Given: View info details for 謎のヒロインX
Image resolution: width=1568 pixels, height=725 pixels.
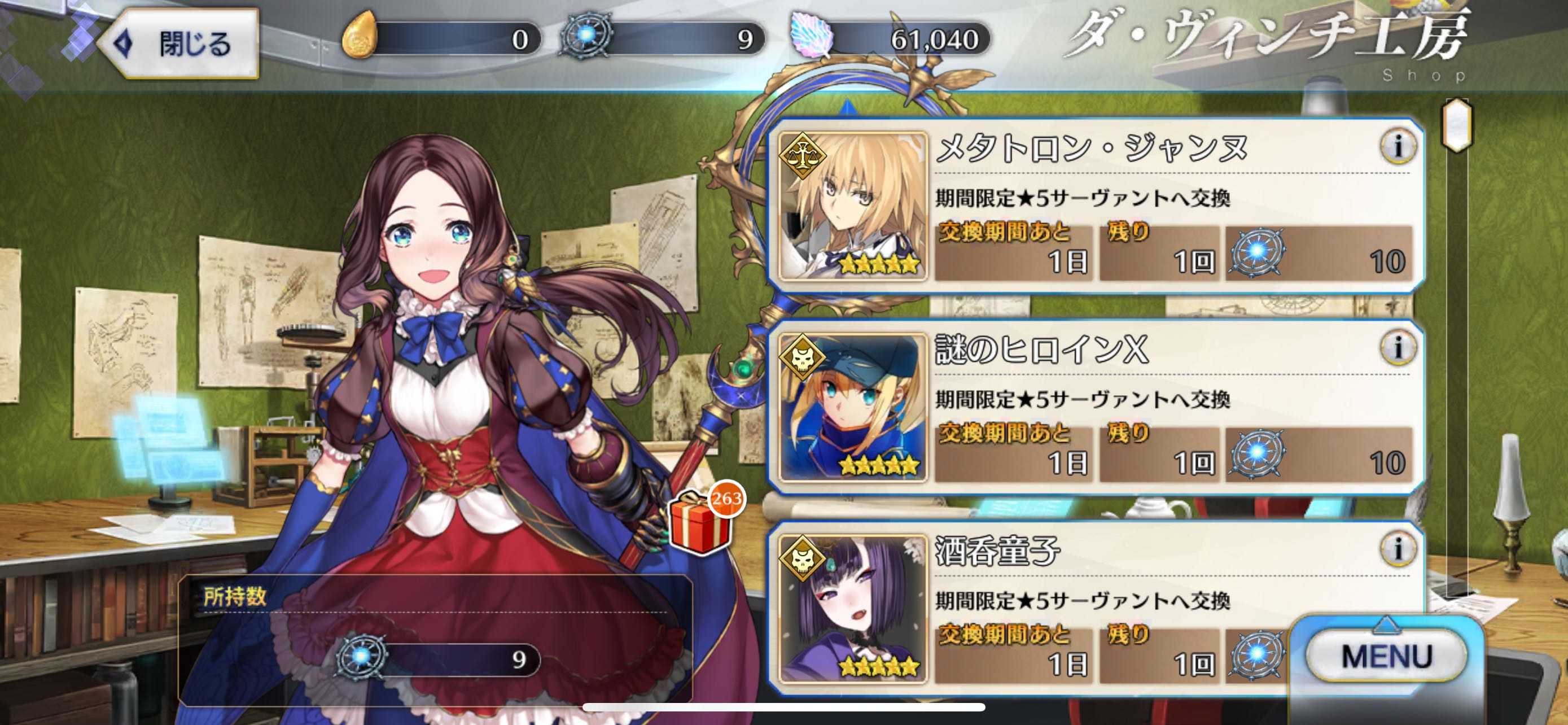Looking at the screenshot, I should tap(1398, 348).
